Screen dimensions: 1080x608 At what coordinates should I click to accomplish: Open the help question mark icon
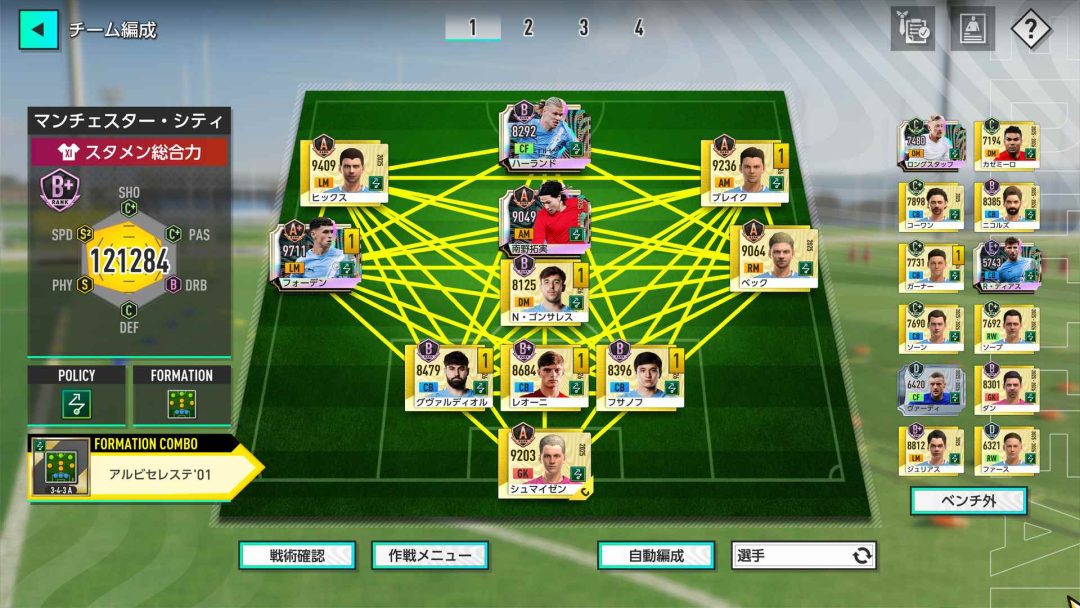[1030, 29]
